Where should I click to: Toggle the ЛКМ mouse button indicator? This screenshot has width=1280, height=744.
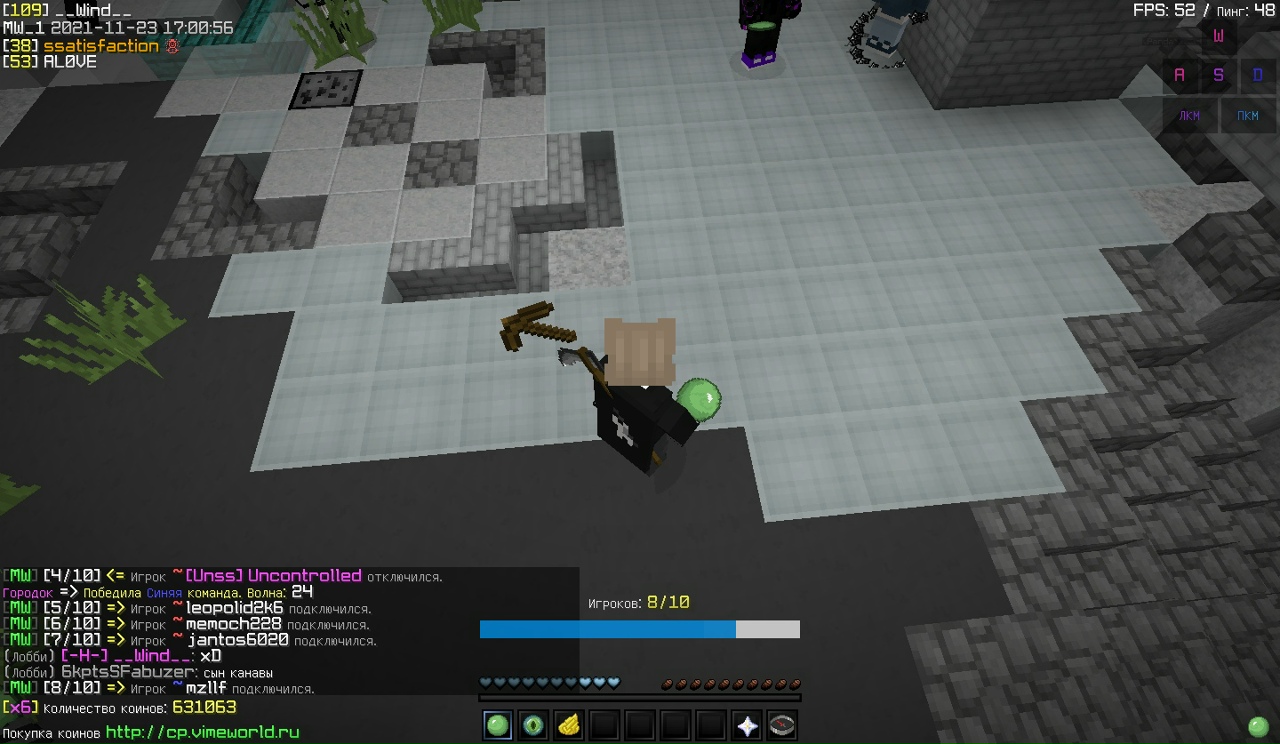click(1189, 115)
